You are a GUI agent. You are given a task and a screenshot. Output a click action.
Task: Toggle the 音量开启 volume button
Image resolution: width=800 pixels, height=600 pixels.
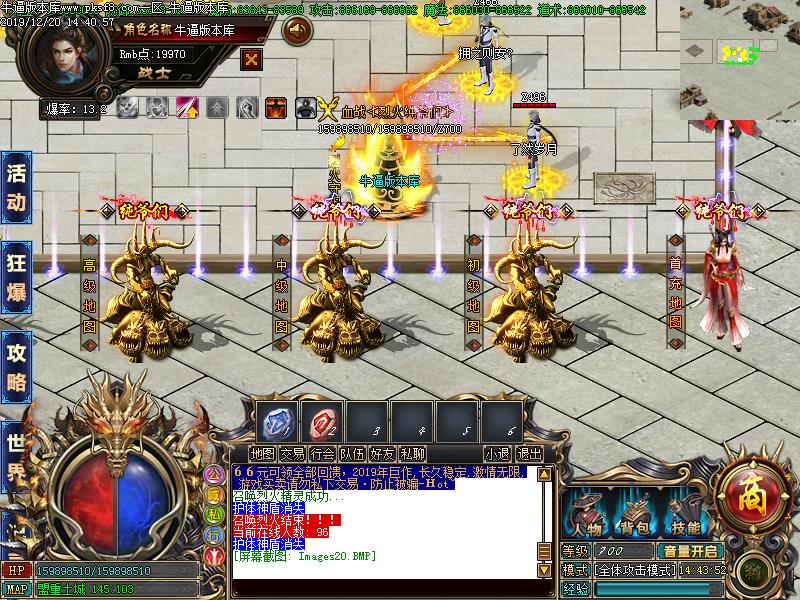pos(689,551)
